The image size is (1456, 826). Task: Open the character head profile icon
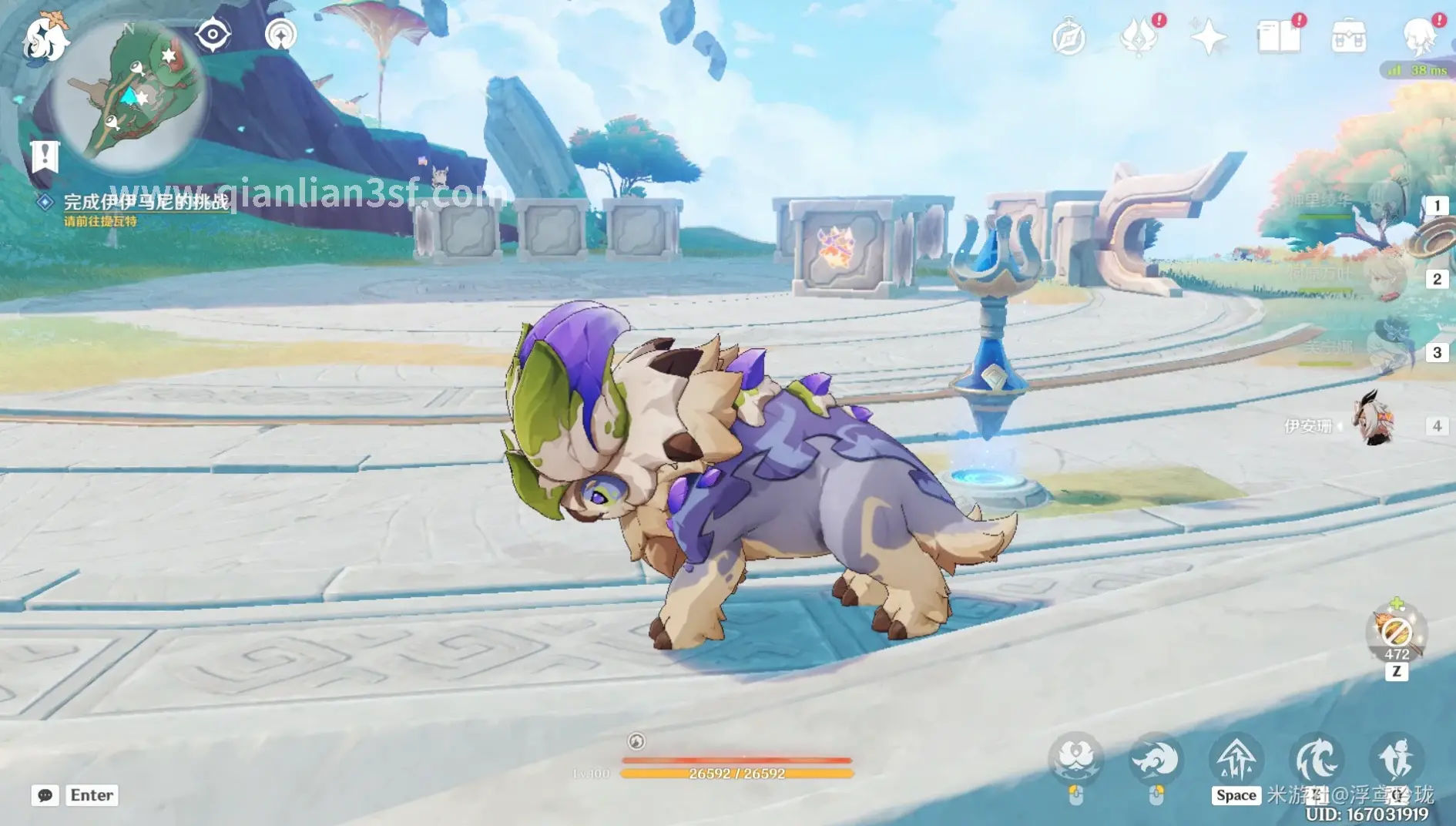pos(1419,35)
